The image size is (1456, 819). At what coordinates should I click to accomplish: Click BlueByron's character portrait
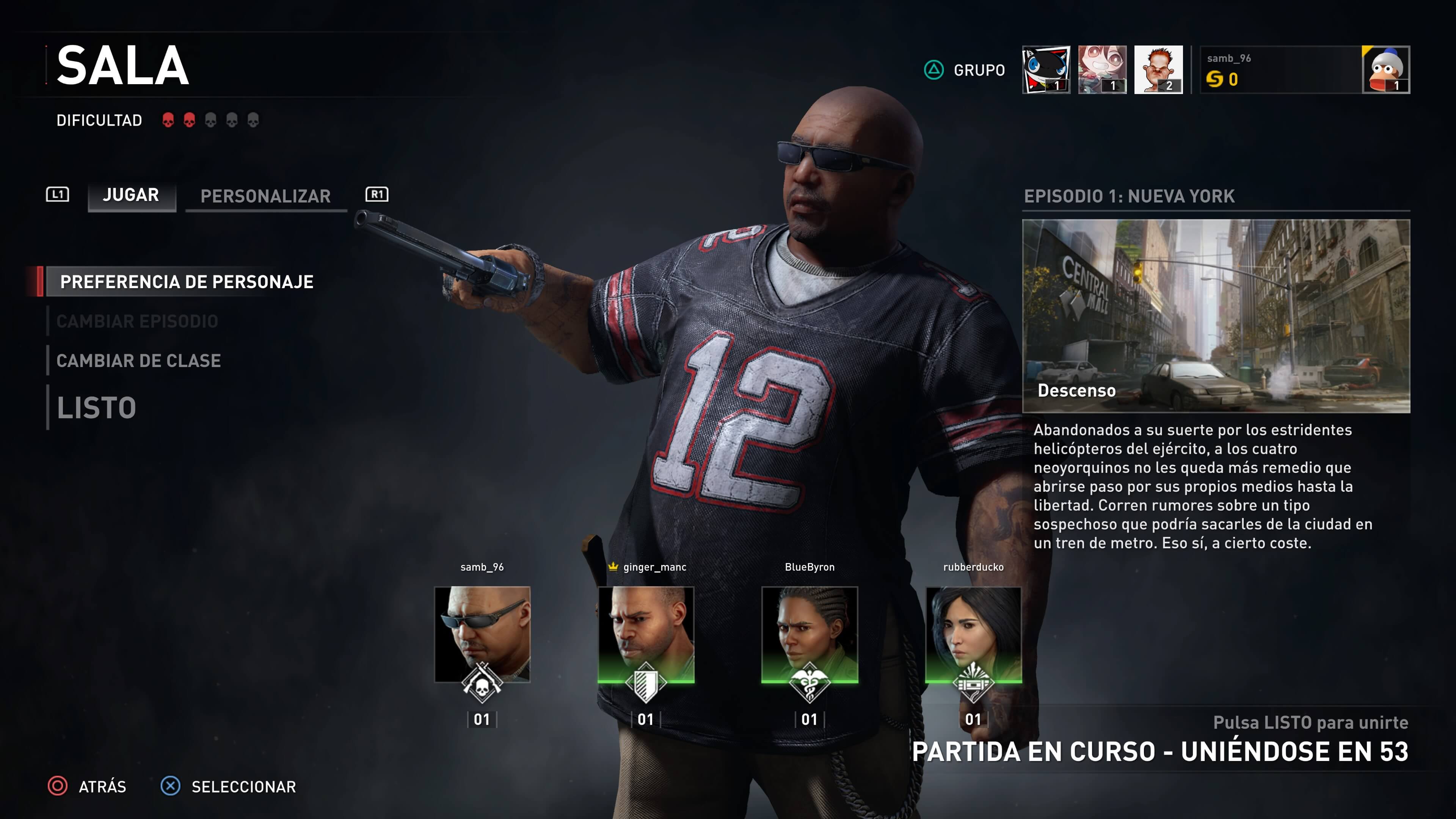click(810, 634)
